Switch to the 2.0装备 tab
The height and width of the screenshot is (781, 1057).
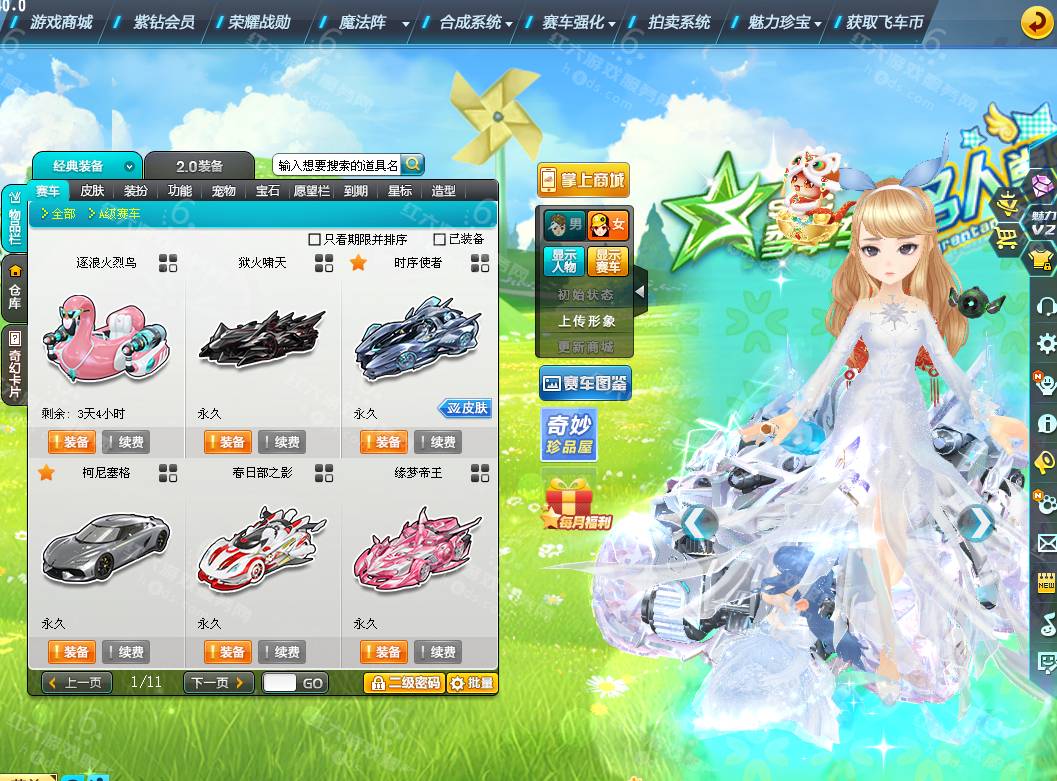tap(199, 166)
